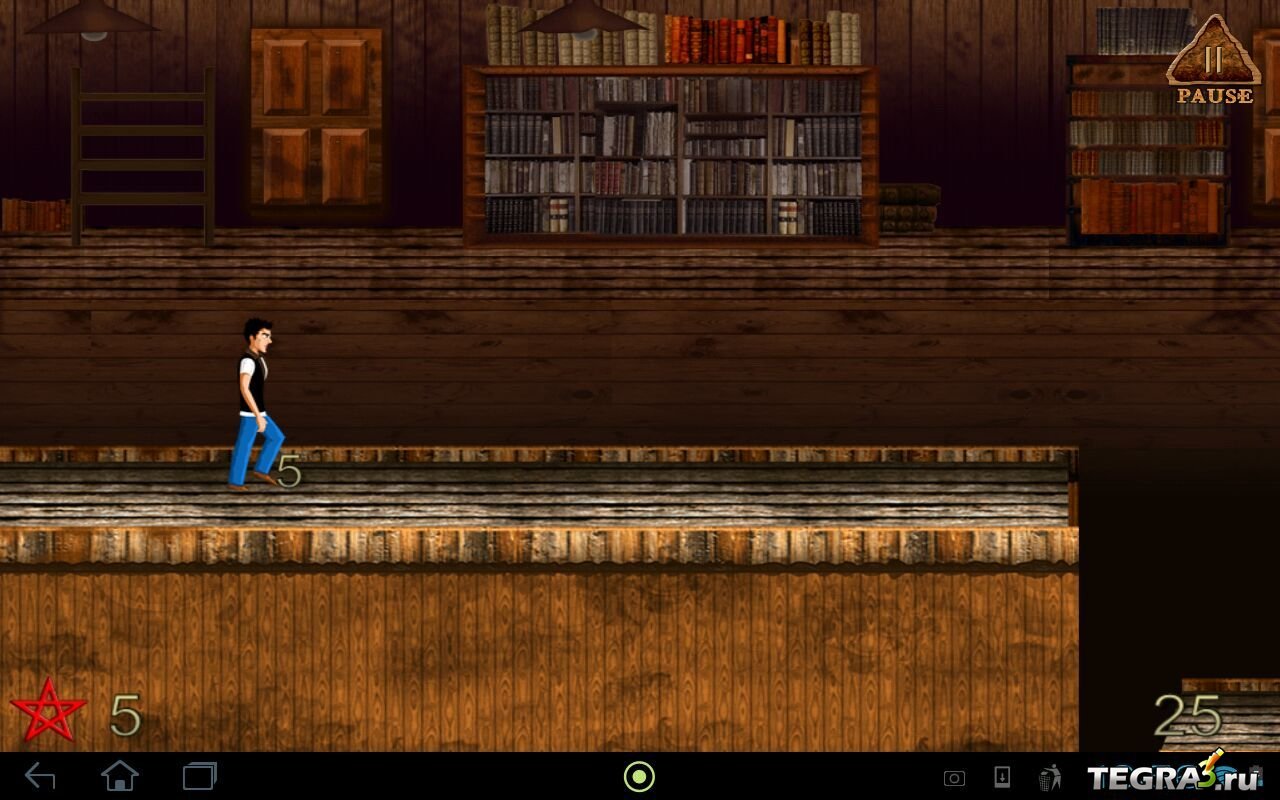This screenshot has width=1280, height=800.
Task: Tap the Android back arrow
Action: (40, 776)
